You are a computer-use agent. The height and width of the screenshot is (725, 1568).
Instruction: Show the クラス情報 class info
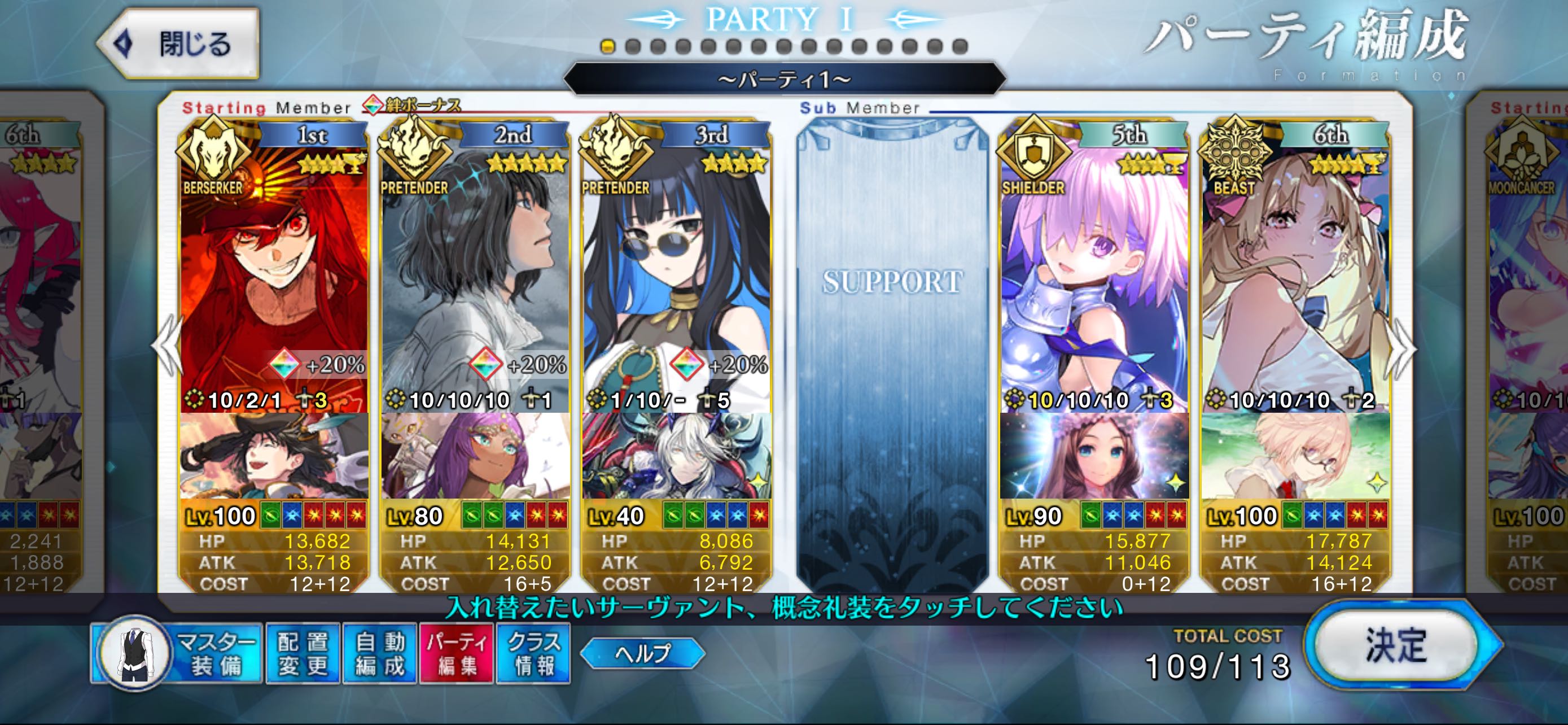coord(533,654)
